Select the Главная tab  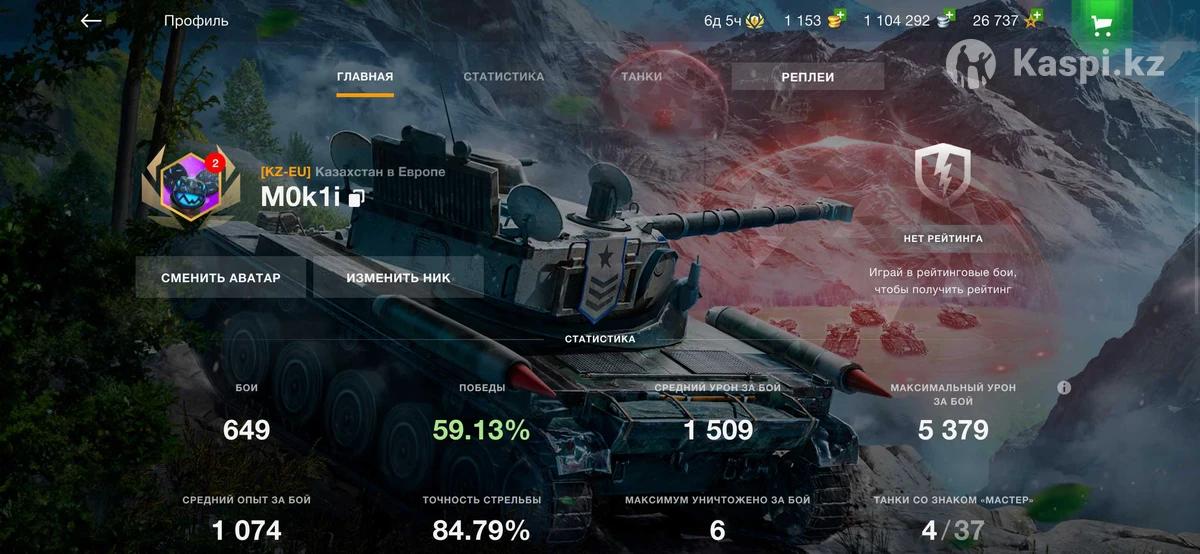click(365, 77)
